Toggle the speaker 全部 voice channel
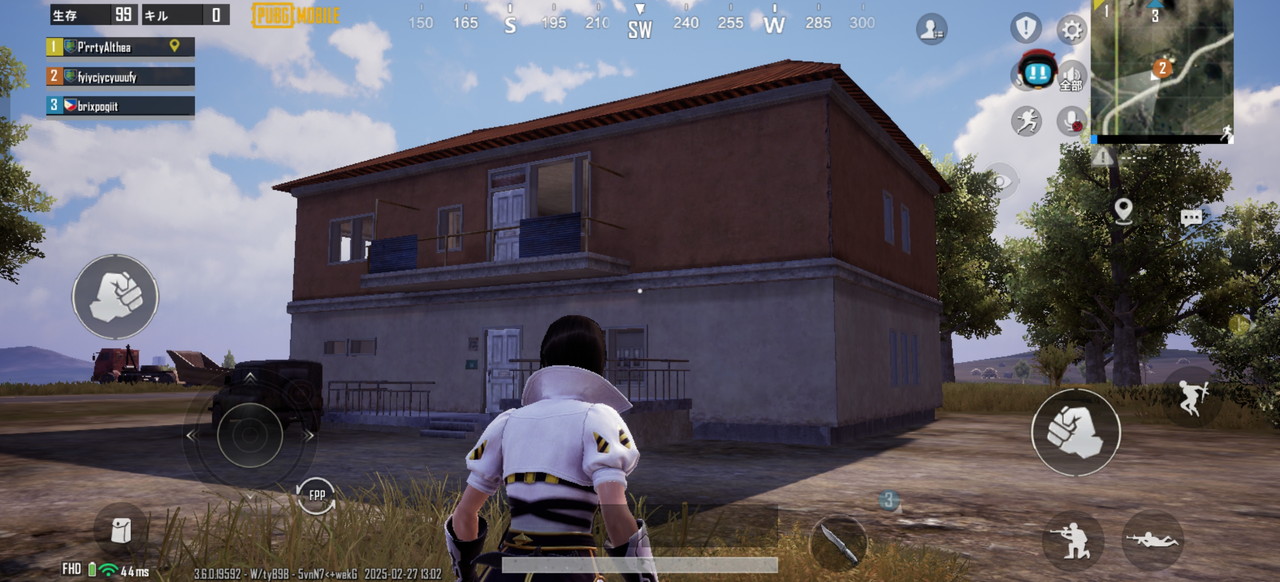Viewport: 1280px width, 582px height. click(1072, 75)
